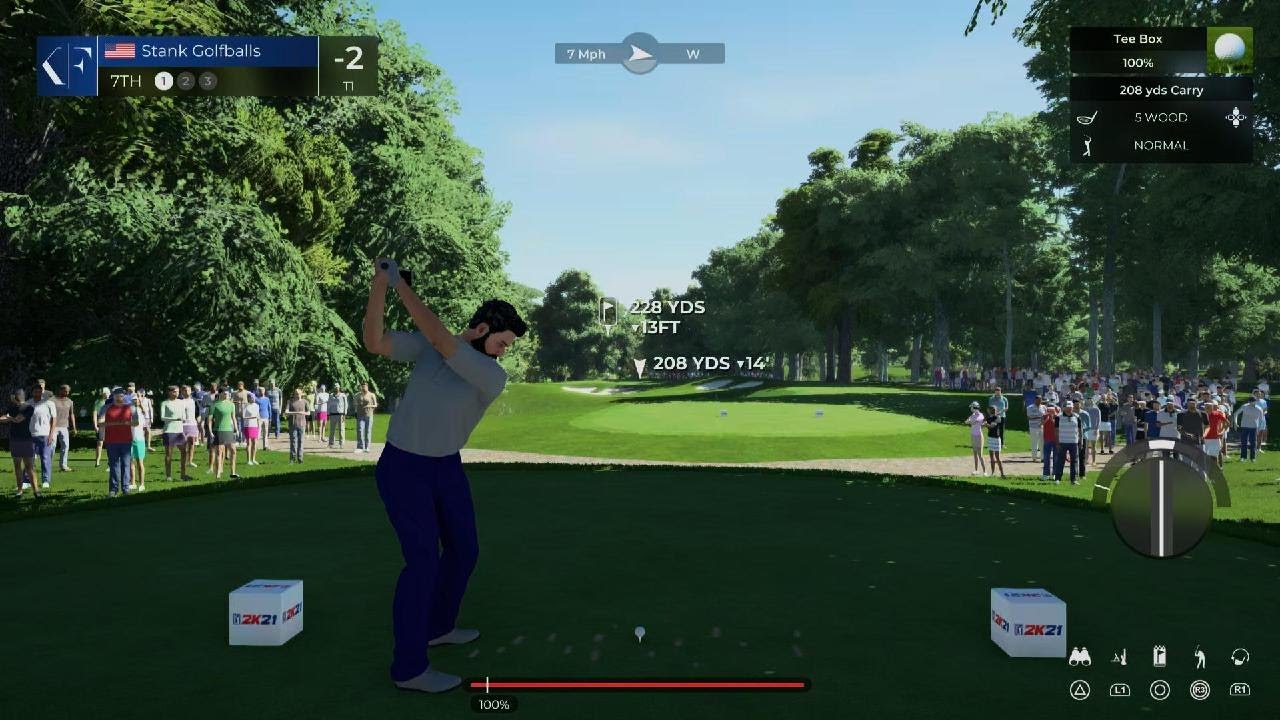The width and height of the screenshot is (1280, 720).
Task: Click the golfer swing icon
Action: [1200, 657]
